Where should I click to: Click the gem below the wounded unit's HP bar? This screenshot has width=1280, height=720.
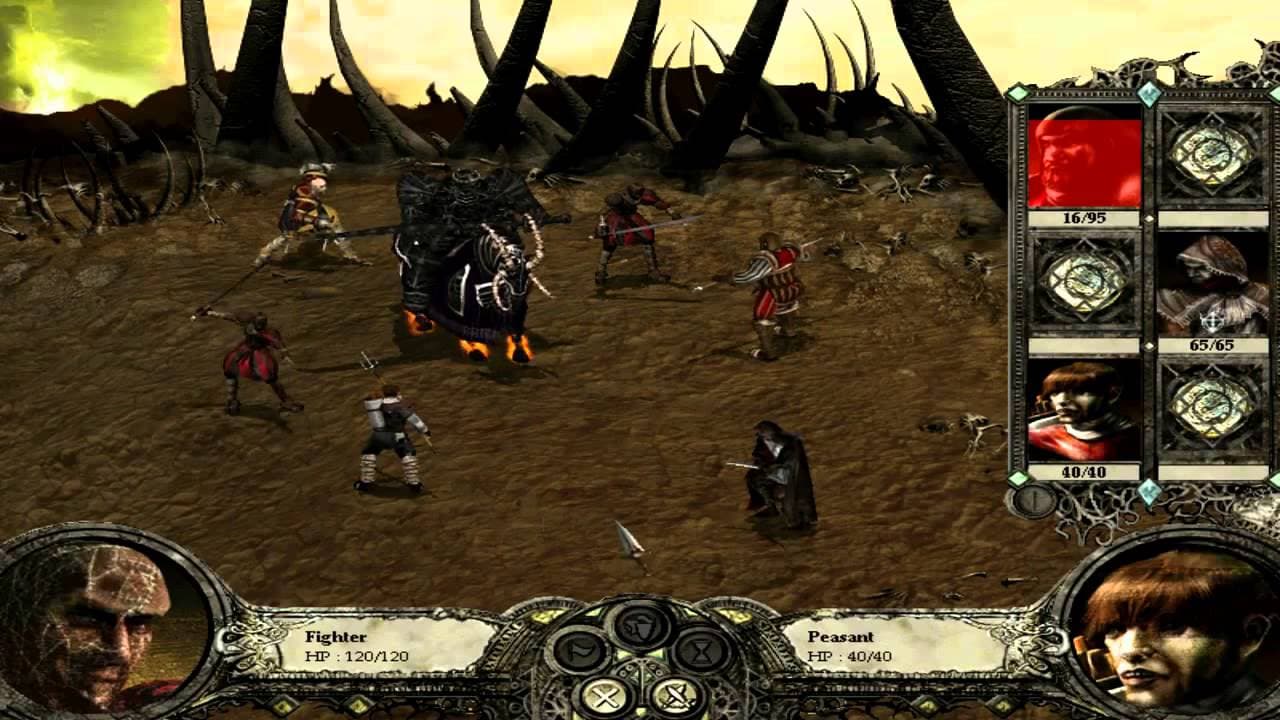tap(1148, 216)
